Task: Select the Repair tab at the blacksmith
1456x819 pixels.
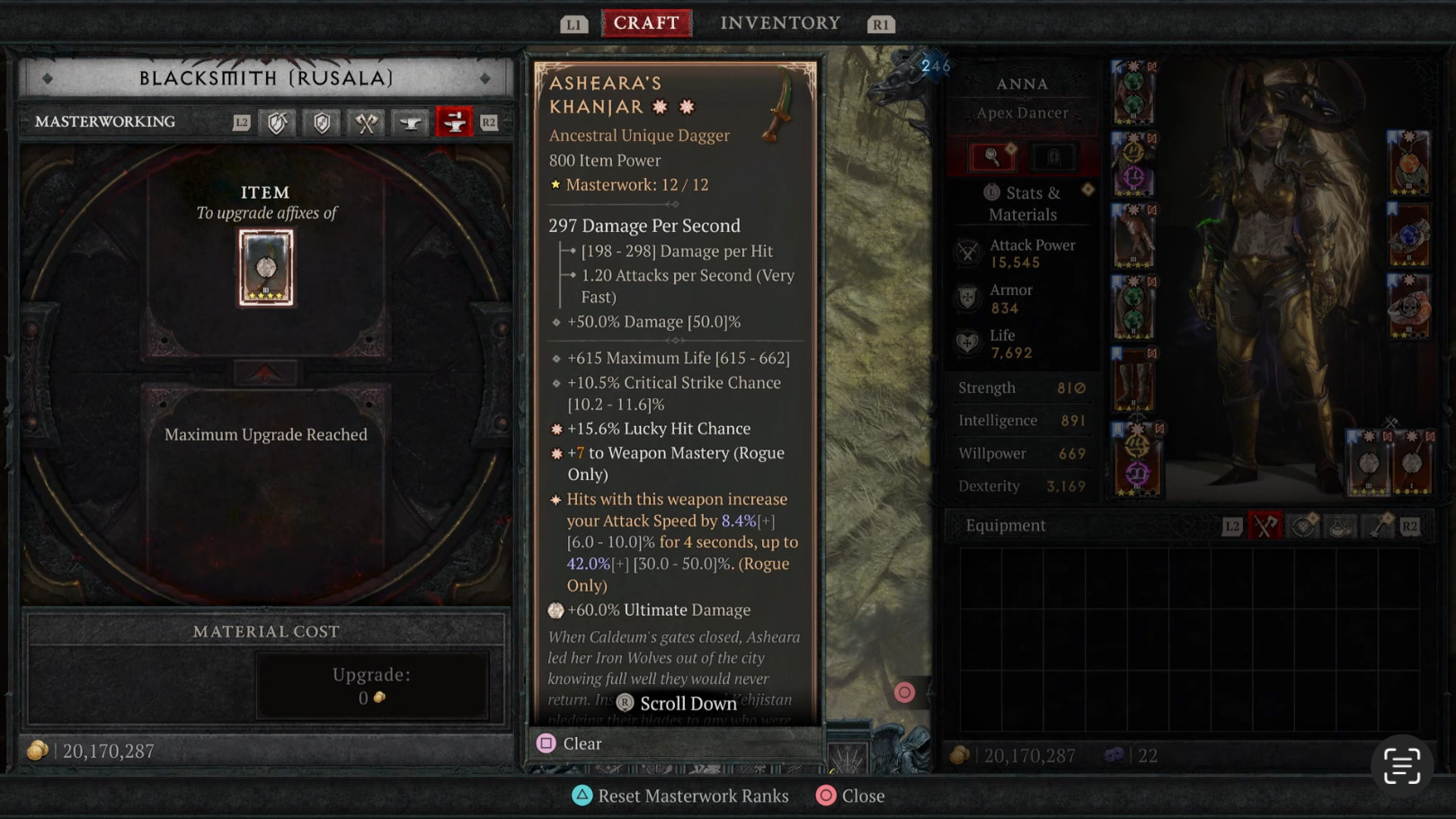Action: tap(277, 122)
